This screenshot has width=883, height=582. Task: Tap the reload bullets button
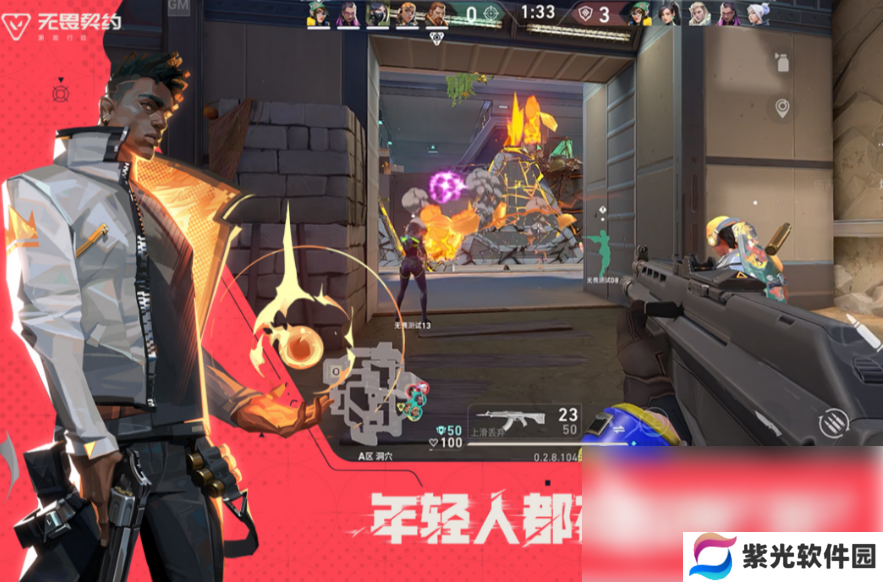coord(832,423)
